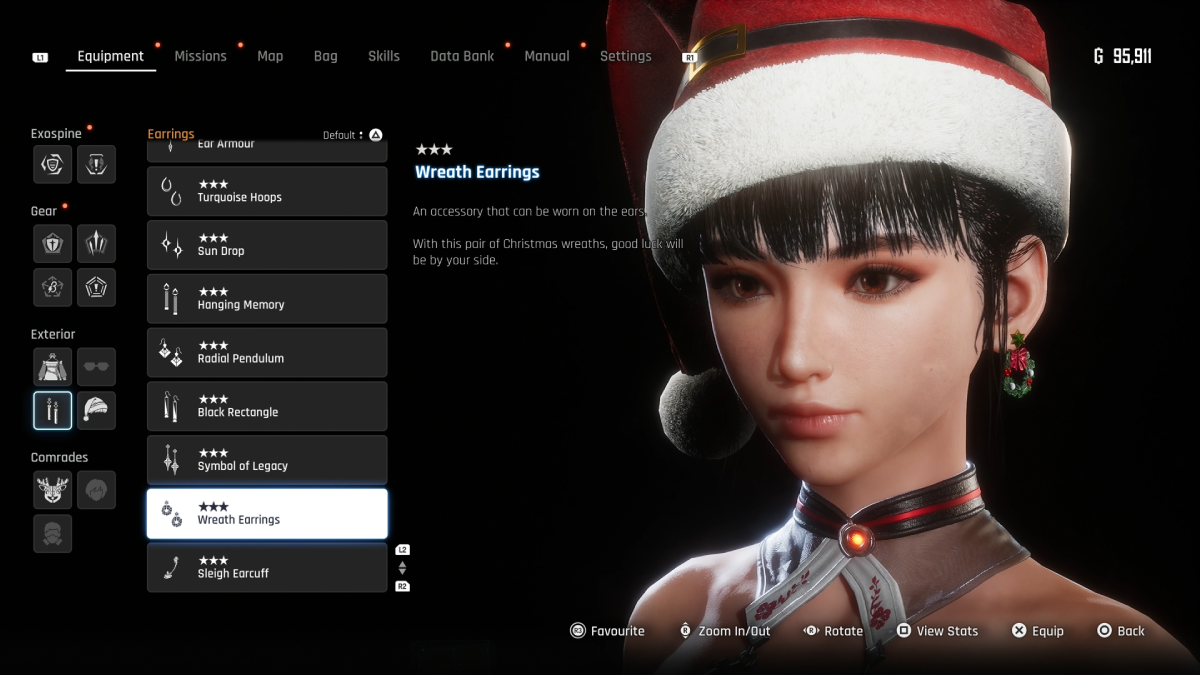
Task: Switch to the Missions tab
Action: pos(200,56)
